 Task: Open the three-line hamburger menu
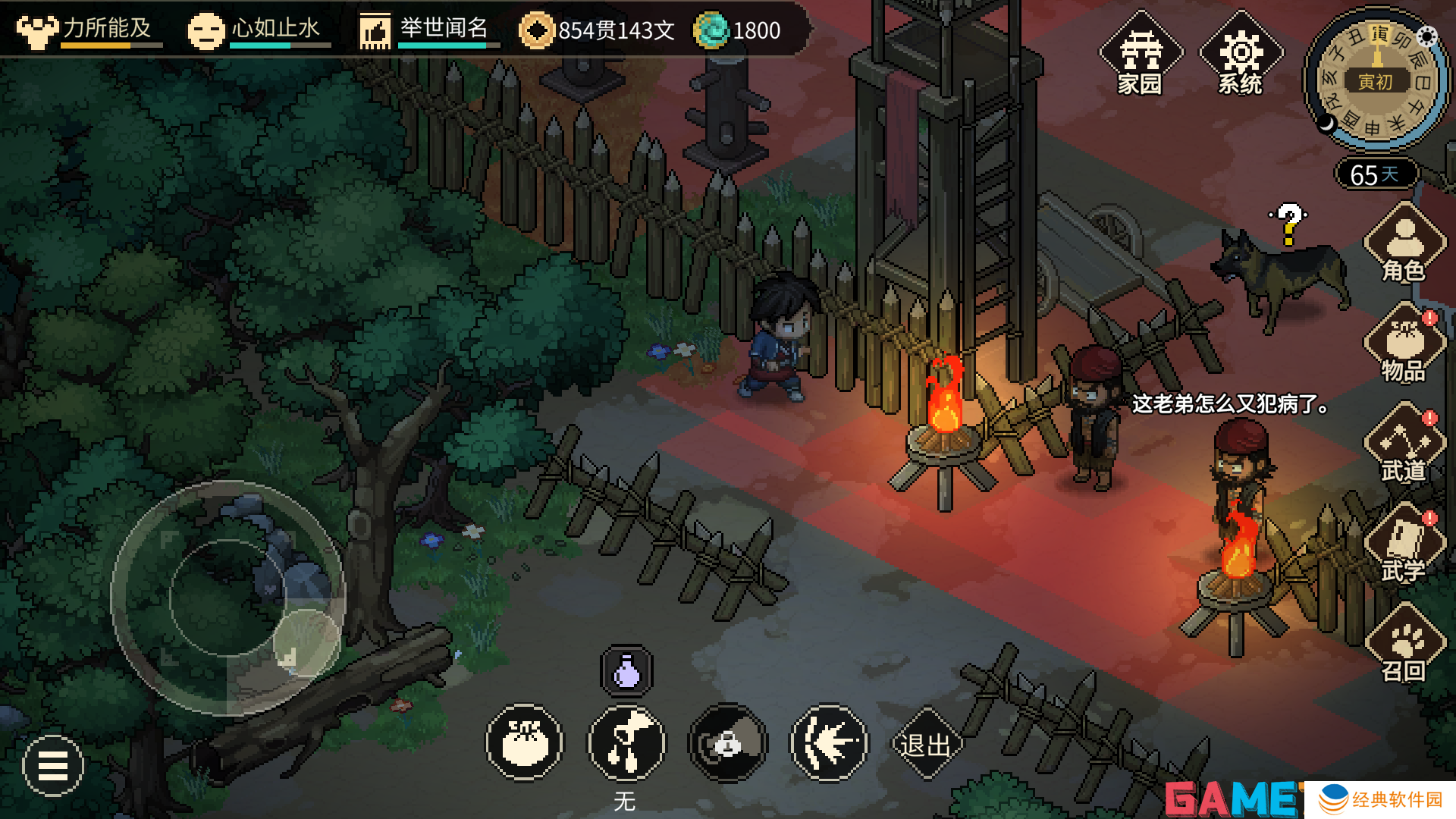point(53,766)
